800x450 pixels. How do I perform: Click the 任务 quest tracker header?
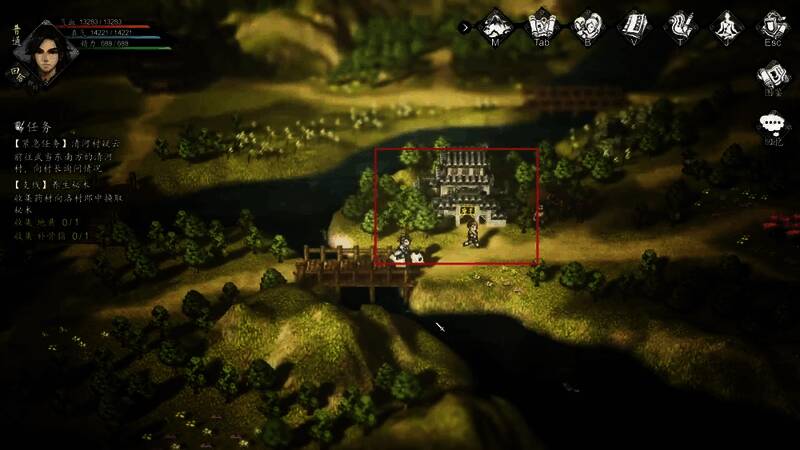(34, 128)
